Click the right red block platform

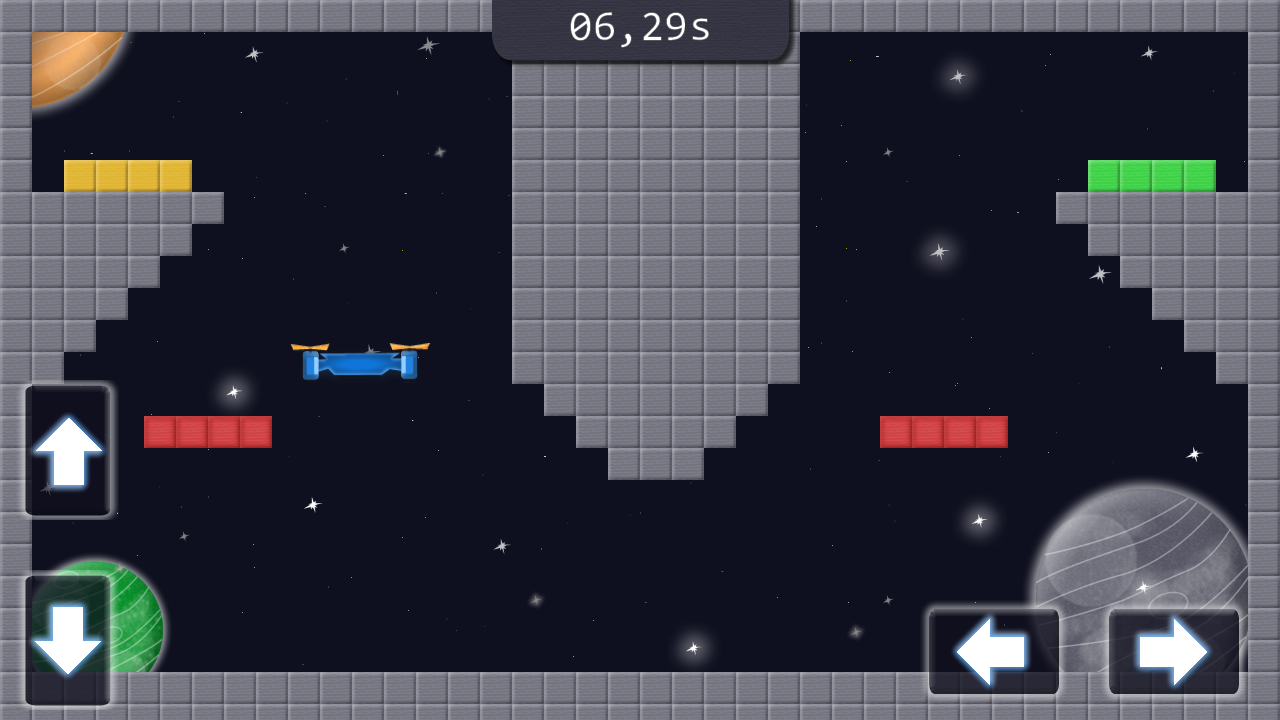pyautogui.click(x=943, y=432)
